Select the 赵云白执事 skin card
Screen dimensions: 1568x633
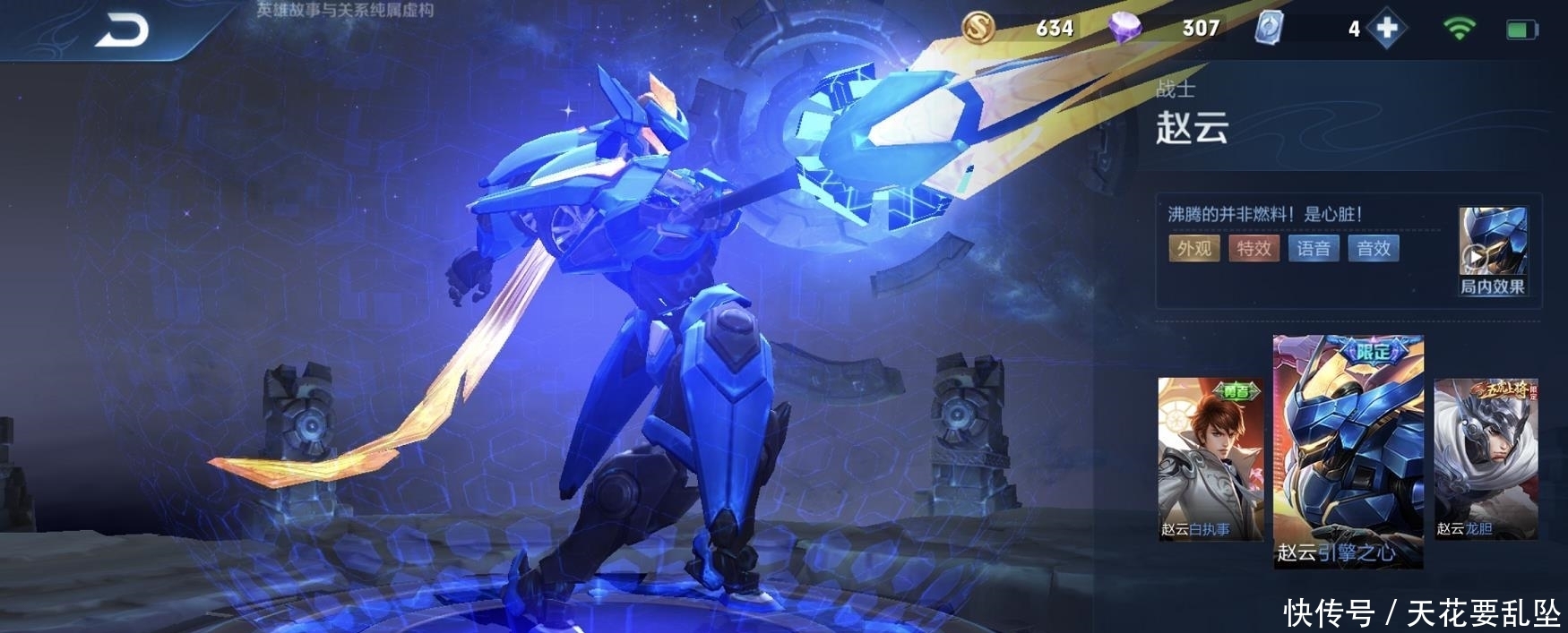1210,458
